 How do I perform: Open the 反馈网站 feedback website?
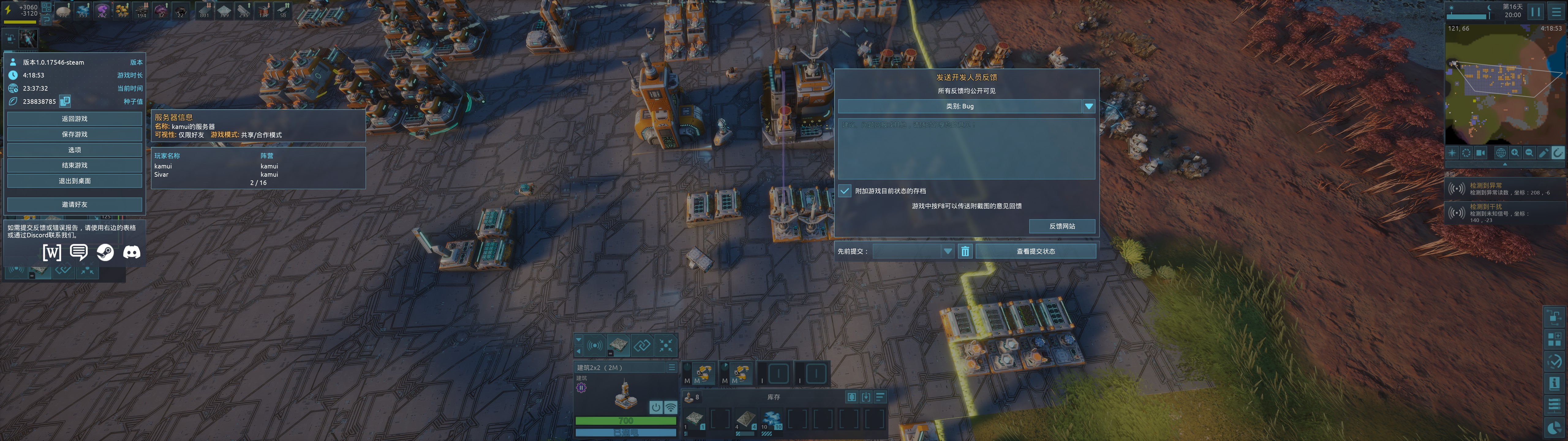[1061, 227]
